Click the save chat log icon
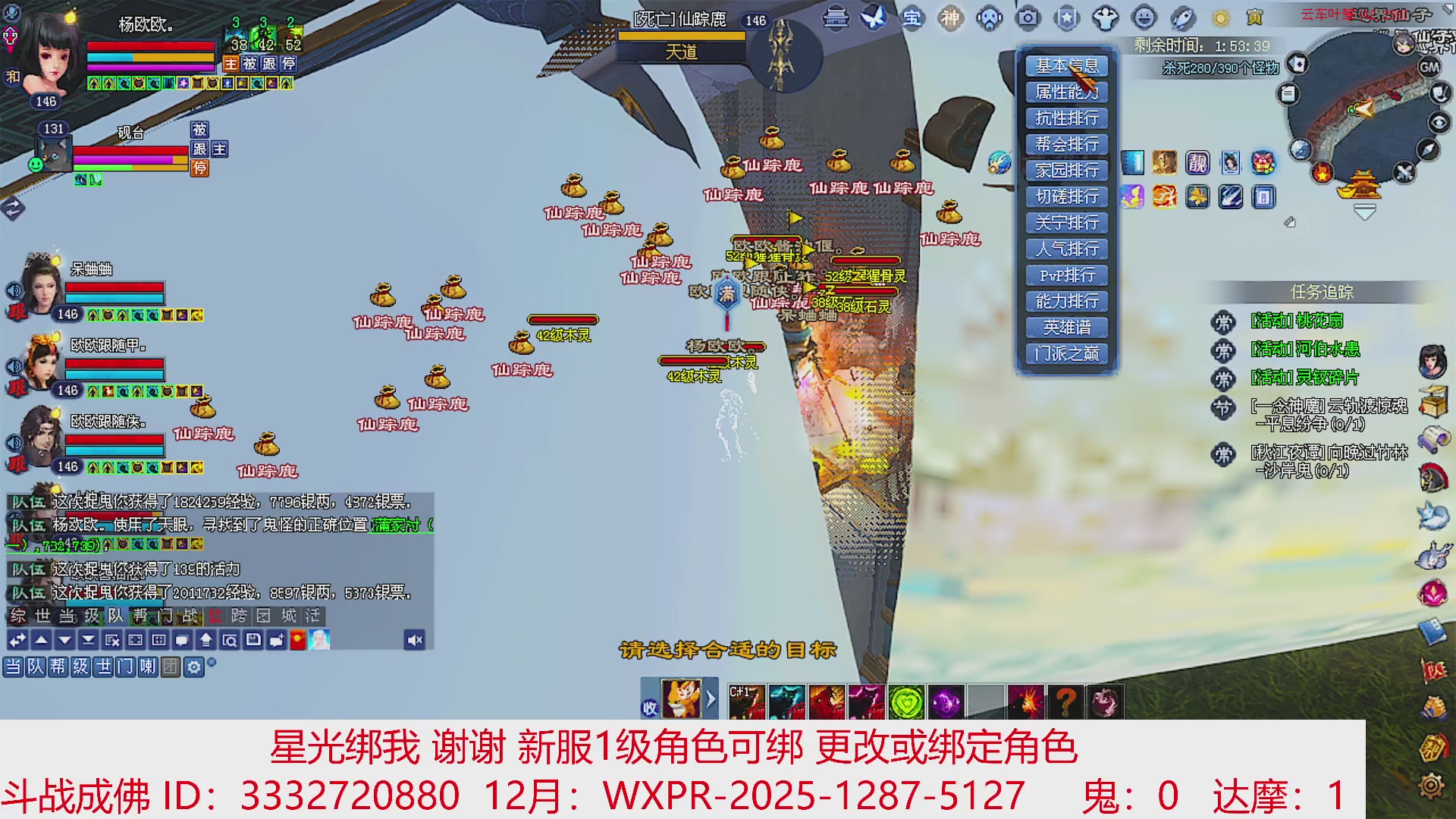This screenshot has width=1456, height=819. coord(253,639)
